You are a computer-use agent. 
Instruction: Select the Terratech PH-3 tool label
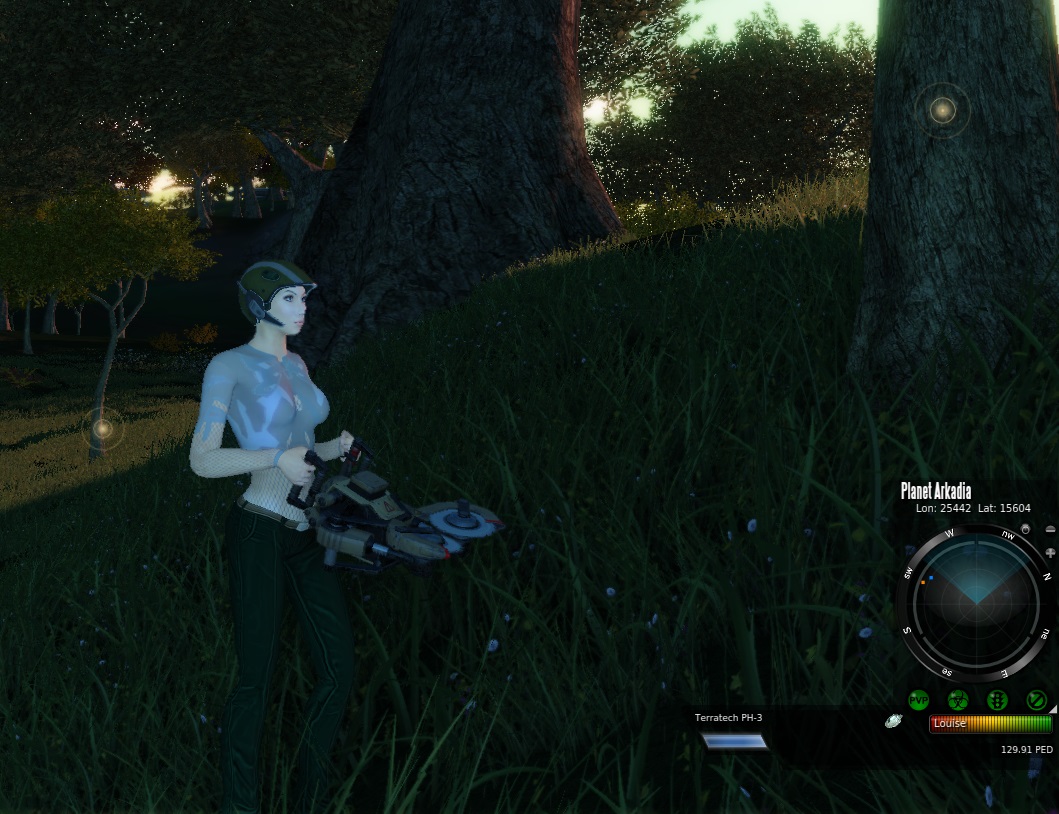click(728, 718)
